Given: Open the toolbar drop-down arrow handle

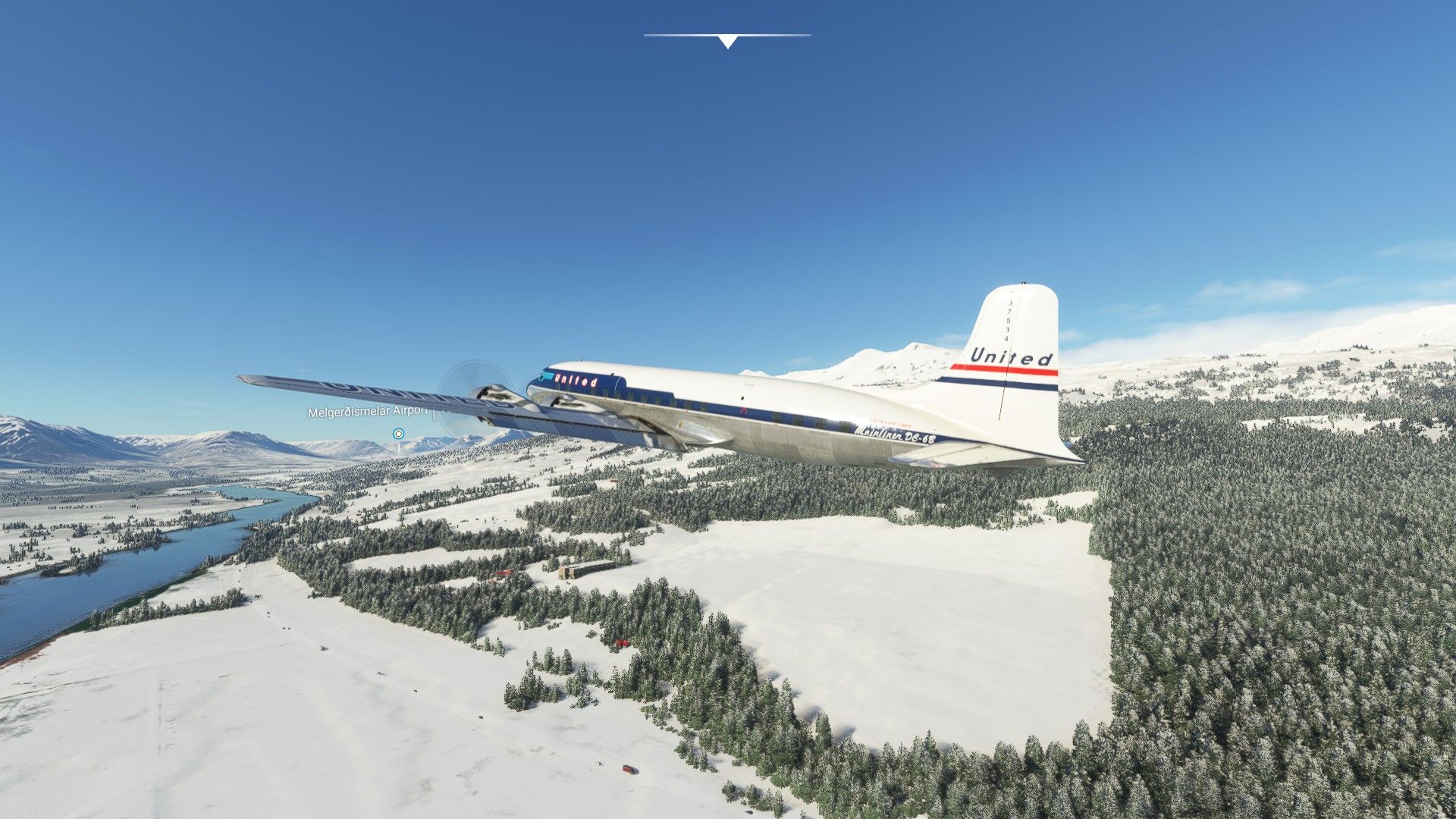Looking at the screenshot, I should [x=727, y=42].
